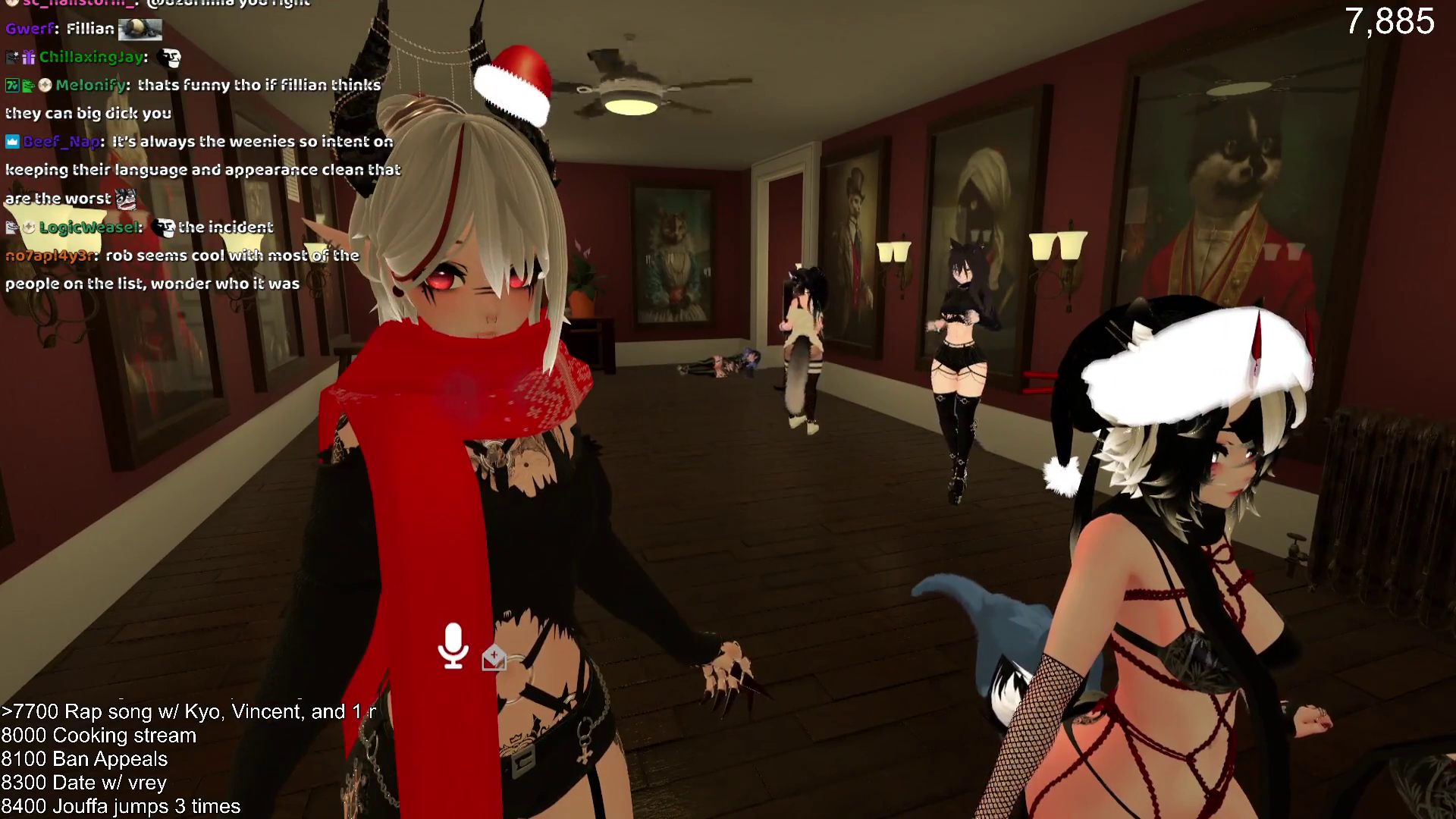Click Beef_Nap's blue subscriber badge

tap(11, 141)
